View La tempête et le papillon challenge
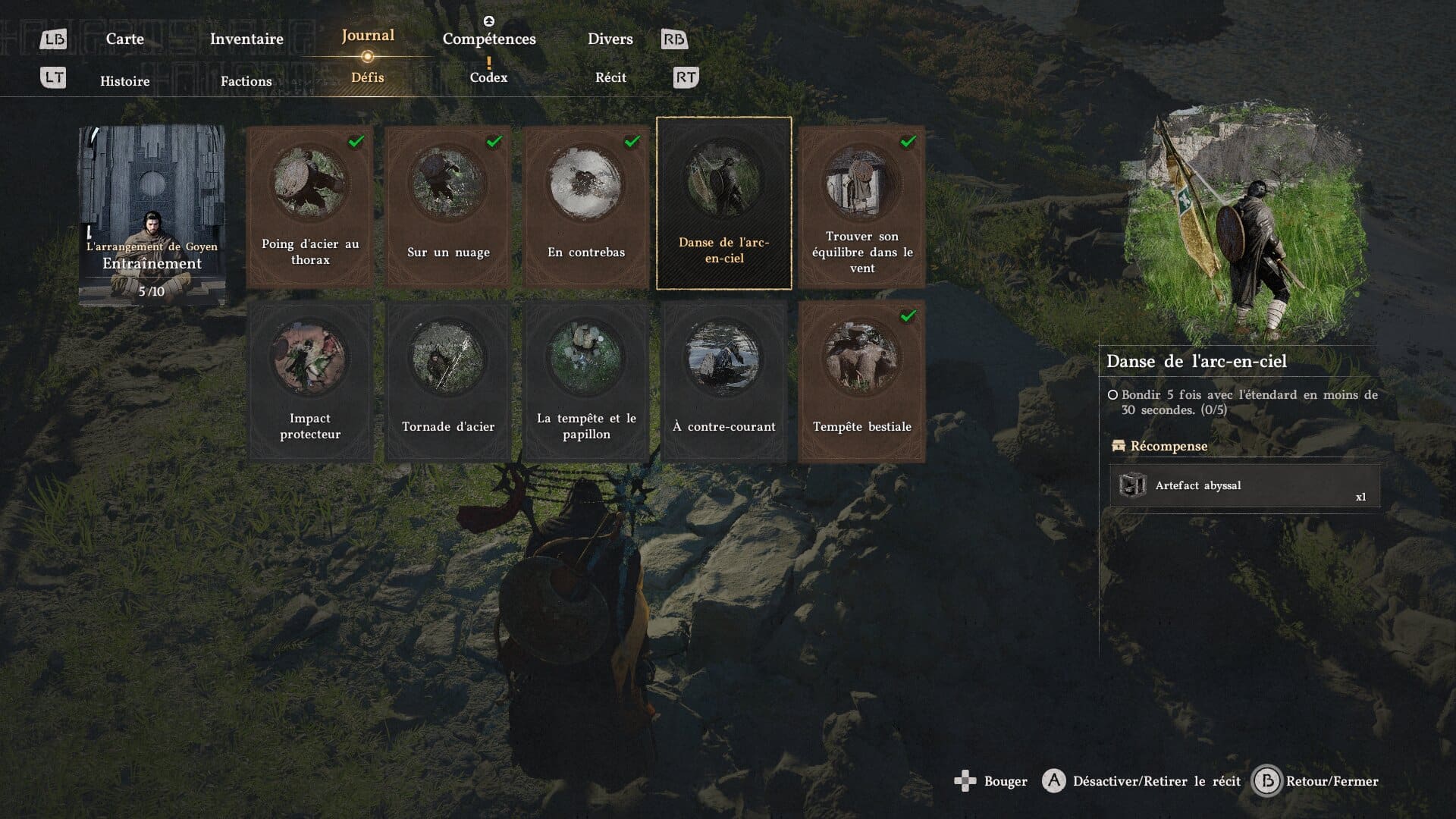This screenshot has width=1456, height=819. pos(586,381)
